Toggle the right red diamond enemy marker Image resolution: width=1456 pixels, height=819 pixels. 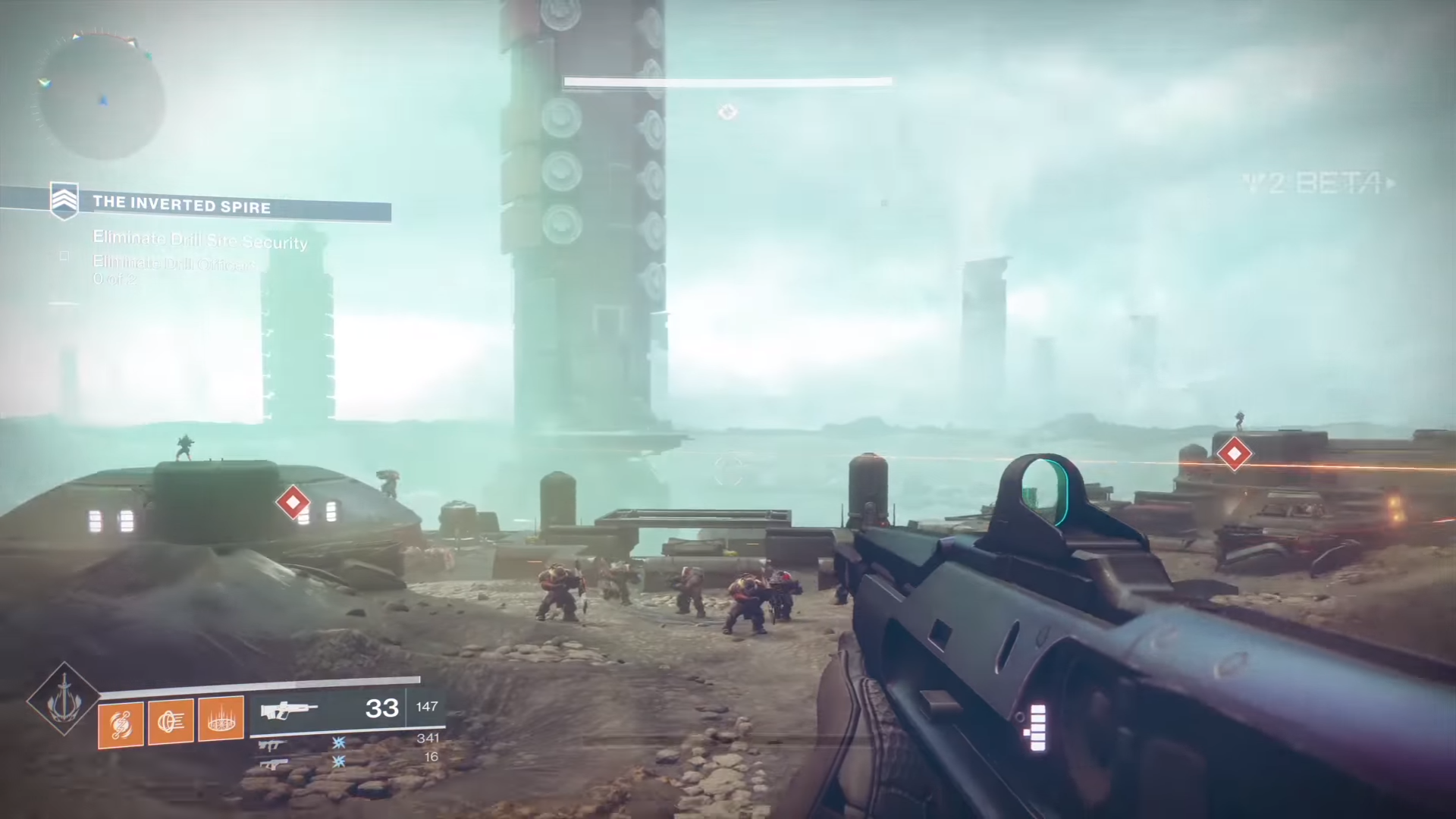click(x=1235, y=453)
